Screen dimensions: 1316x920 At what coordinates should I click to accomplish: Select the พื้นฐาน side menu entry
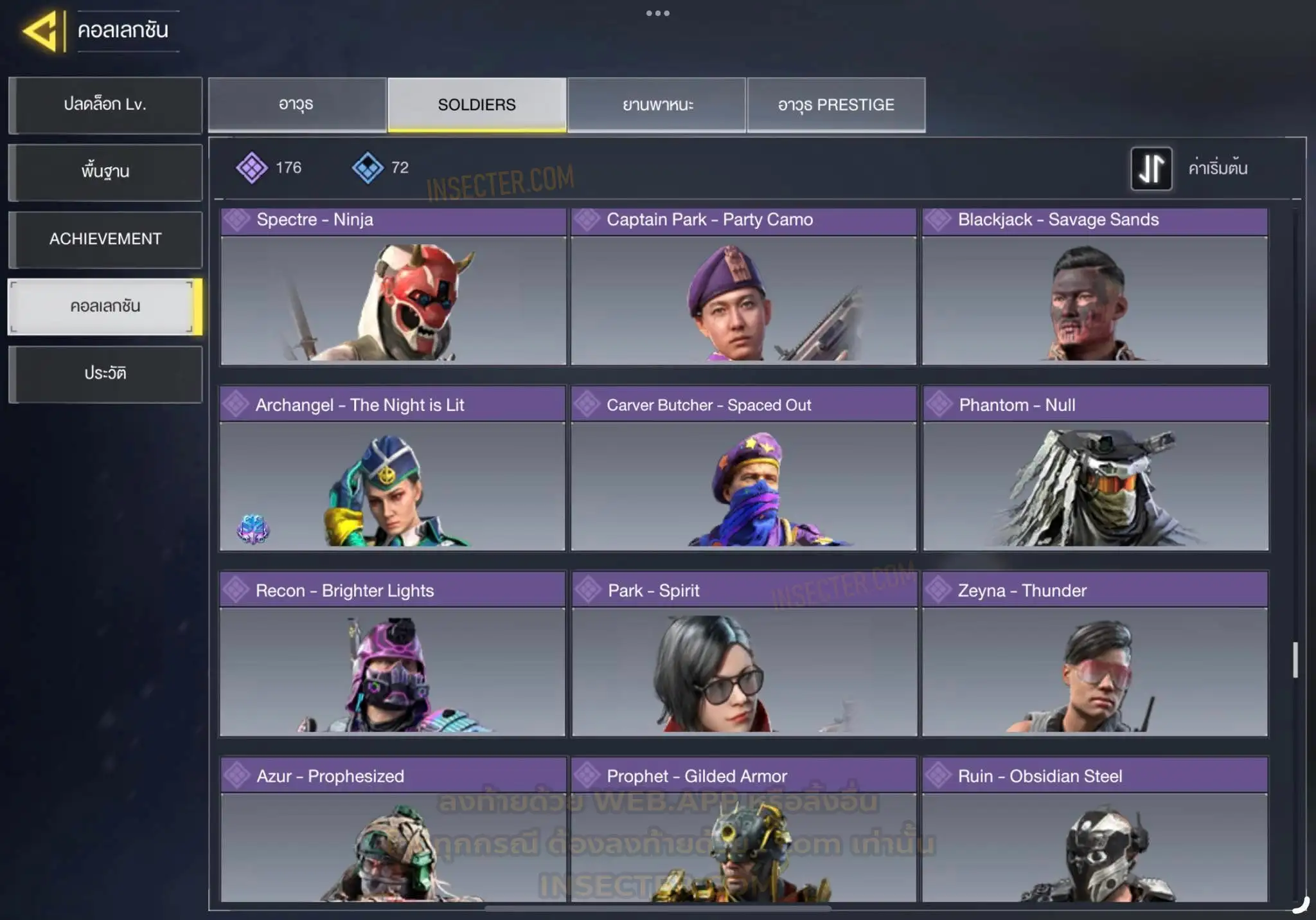tap(105, 172)
